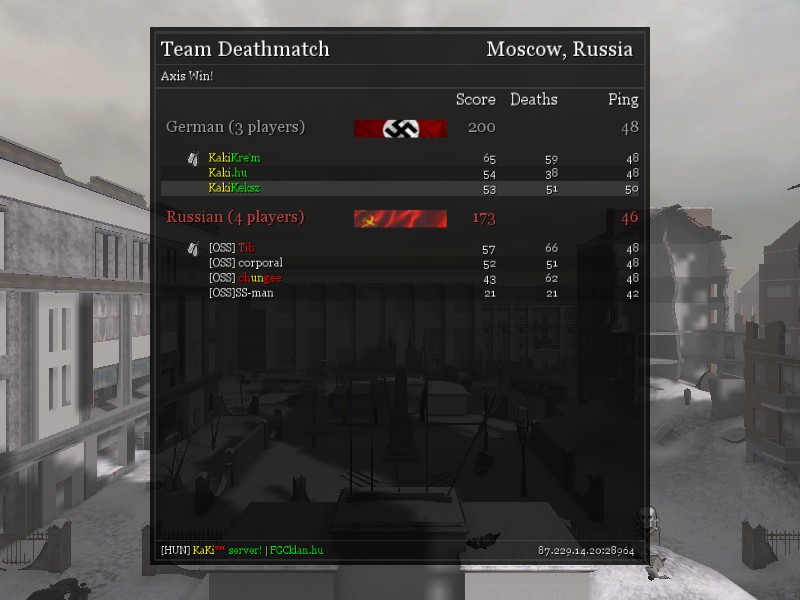Screen dimensions: 800x600
Task: Choose the highlighted KakiKeksz row
Action: point(234,188)
